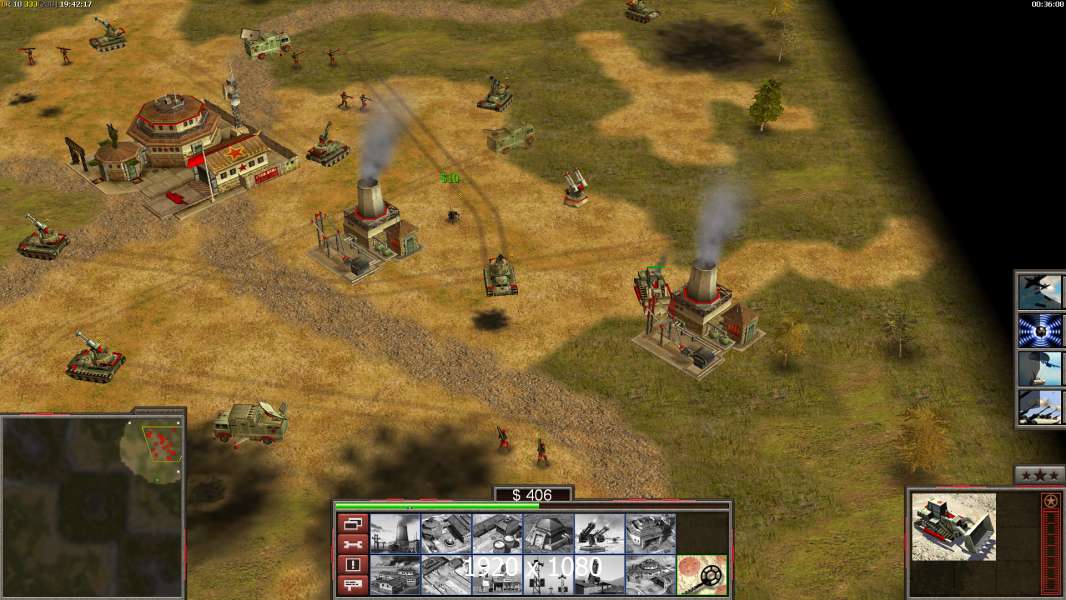The image size is (1066, 600).
Task: Select the nuclear reactor build icon
Action: click(395, 534)
